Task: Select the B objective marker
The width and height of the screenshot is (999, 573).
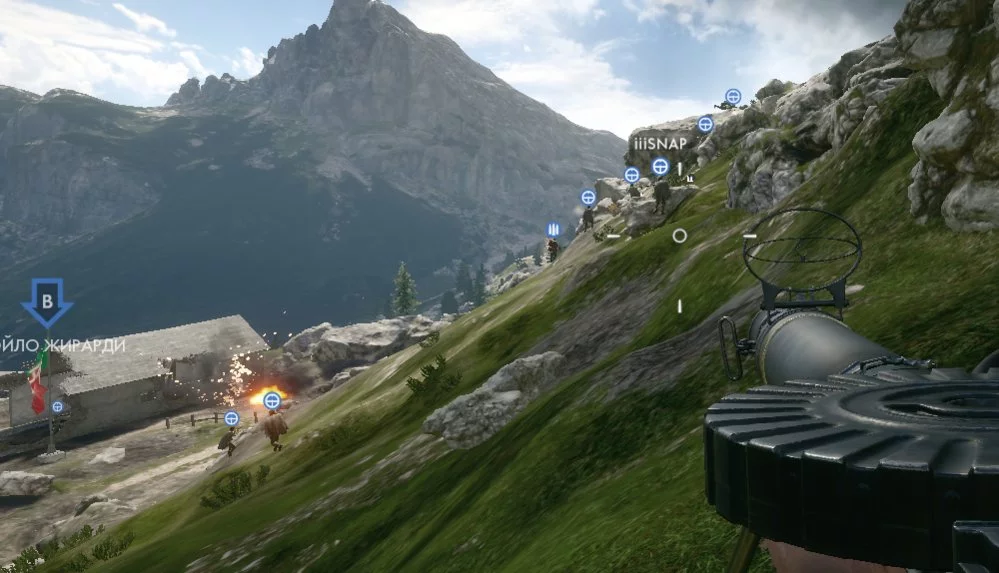Action: 46,302
